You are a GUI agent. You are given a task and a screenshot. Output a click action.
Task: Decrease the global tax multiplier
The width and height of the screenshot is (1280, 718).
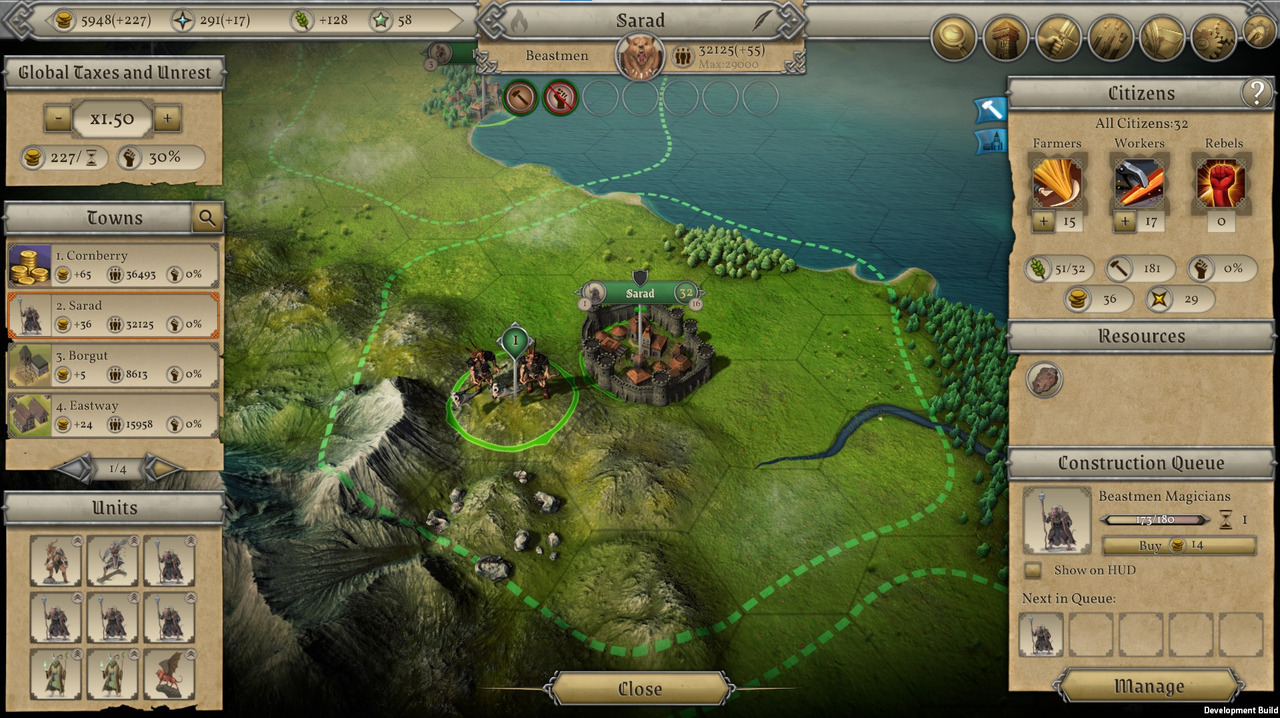(x=57, y=119)
